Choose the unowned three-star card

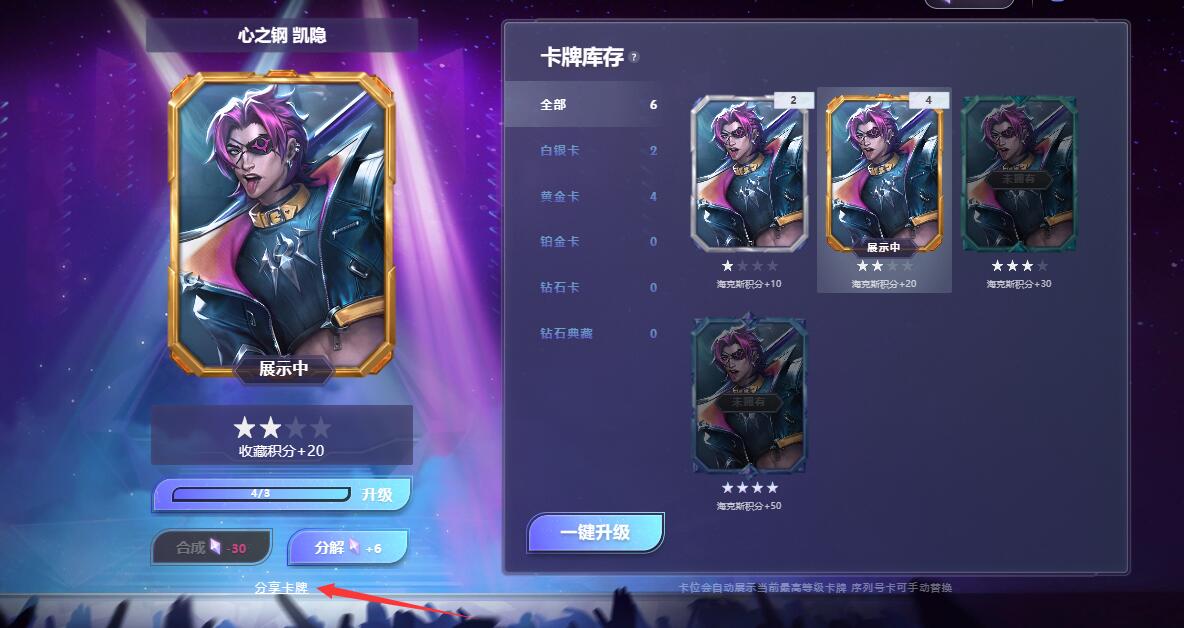click(1019, 173)
